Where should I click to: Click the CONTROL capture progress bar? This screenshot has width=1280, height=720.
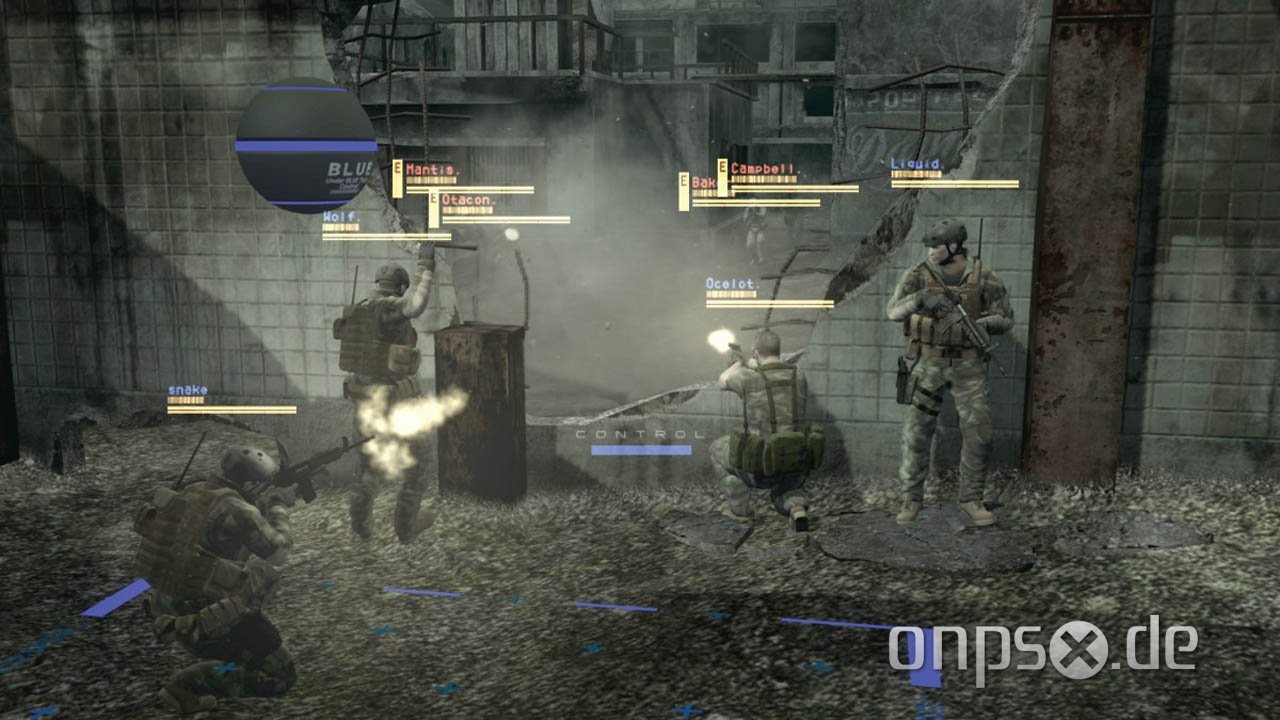click(640, 452)
